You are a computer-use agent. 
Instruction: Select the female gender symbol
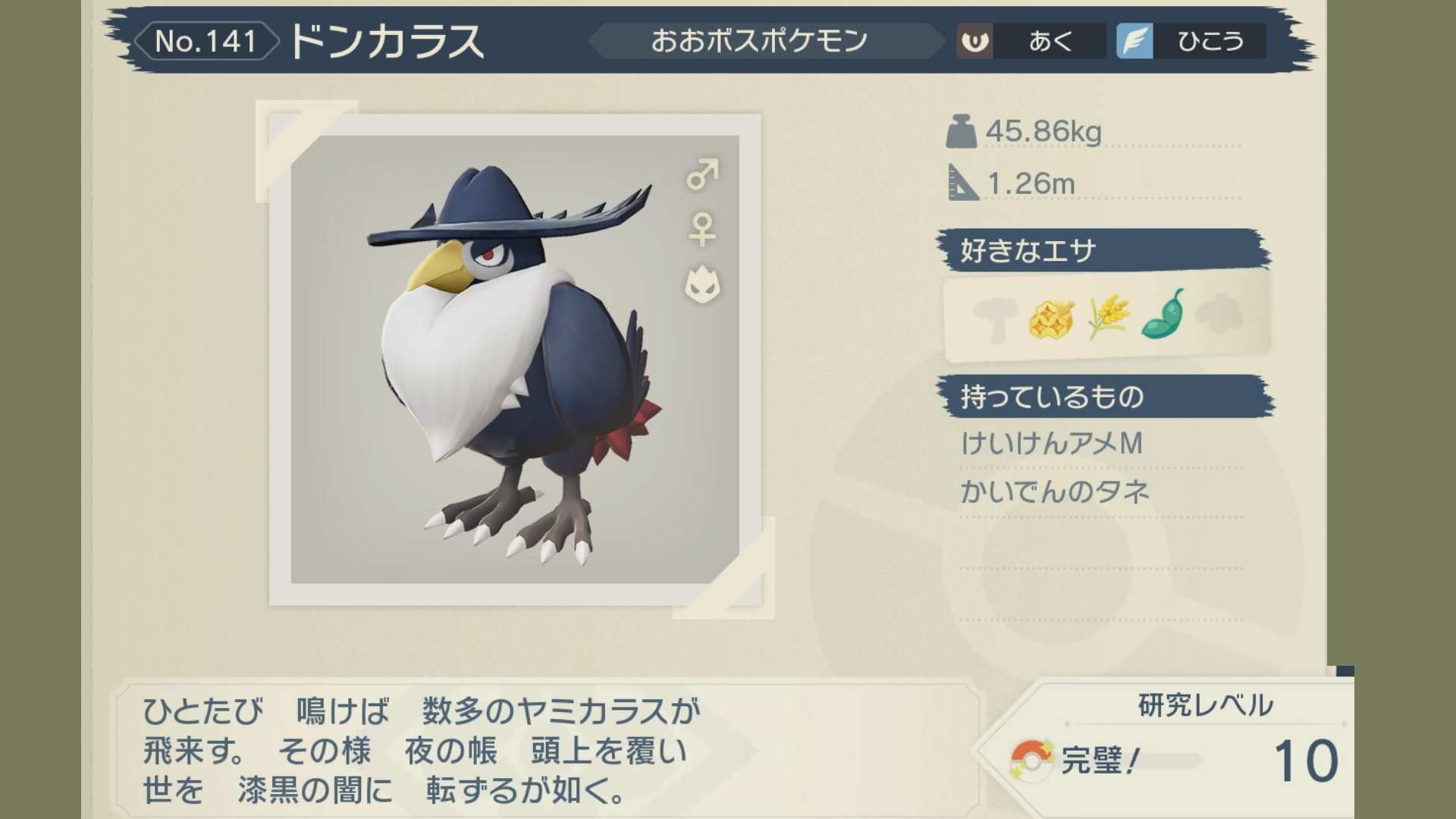tap(702, 229)
